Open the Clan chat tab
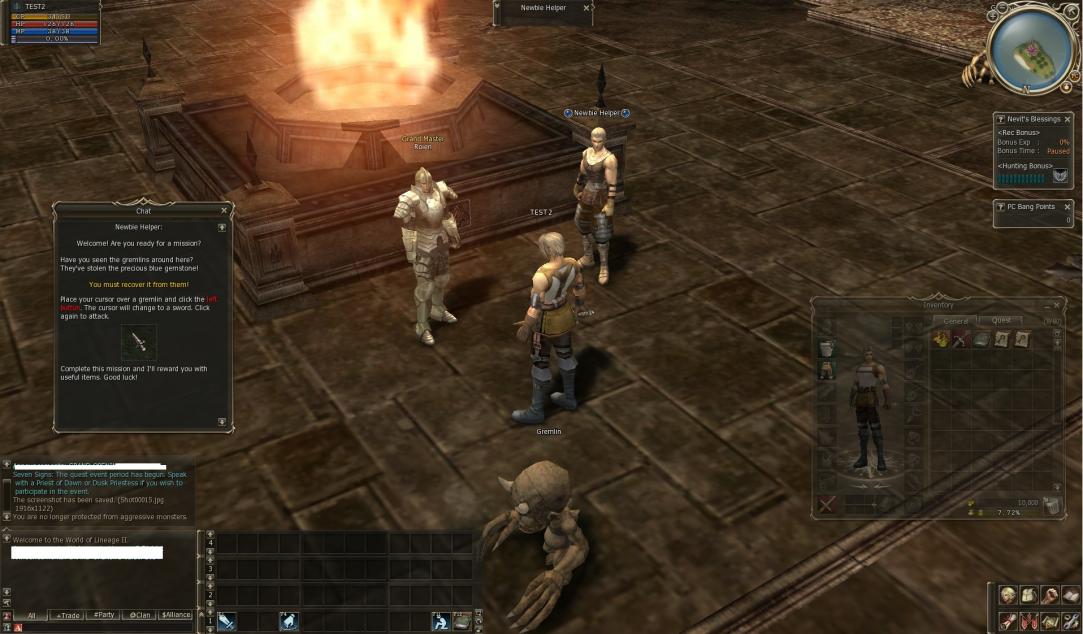Viewport: 1083px width, 634px height. (139, 615)
